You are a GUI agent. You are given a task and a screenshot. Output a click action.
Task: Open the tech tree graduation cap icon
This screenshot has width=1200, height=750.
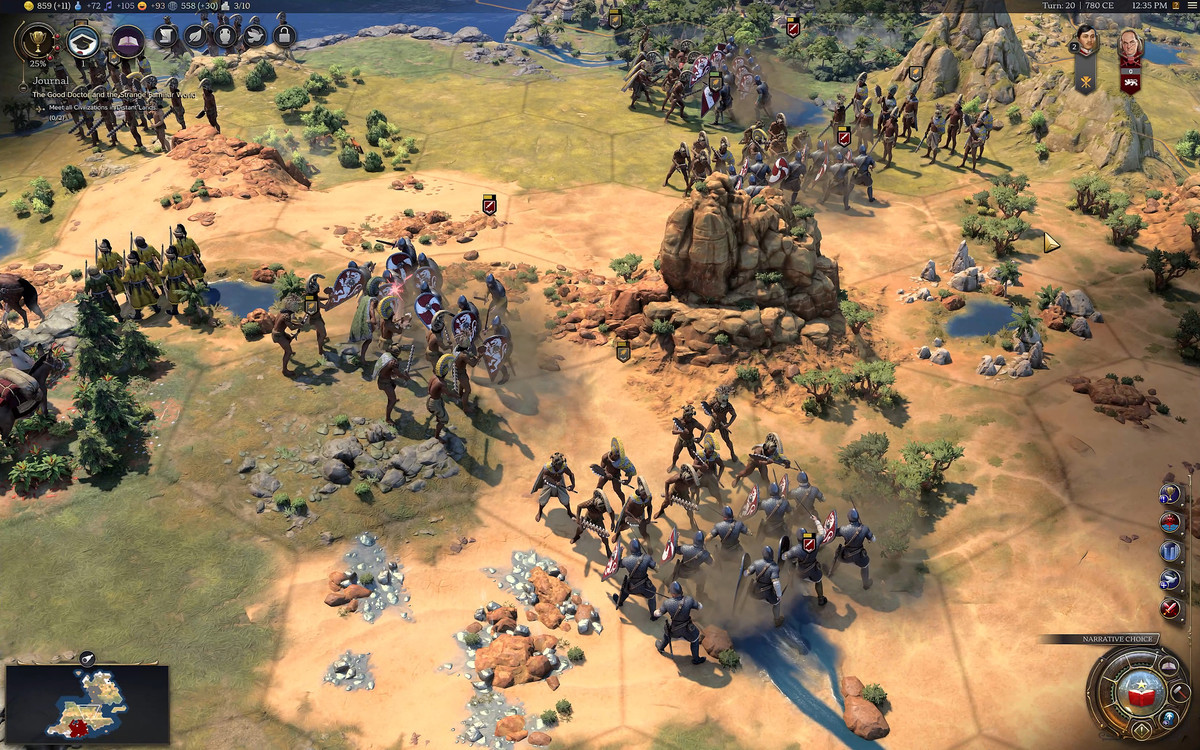click(x=83, y=41)
